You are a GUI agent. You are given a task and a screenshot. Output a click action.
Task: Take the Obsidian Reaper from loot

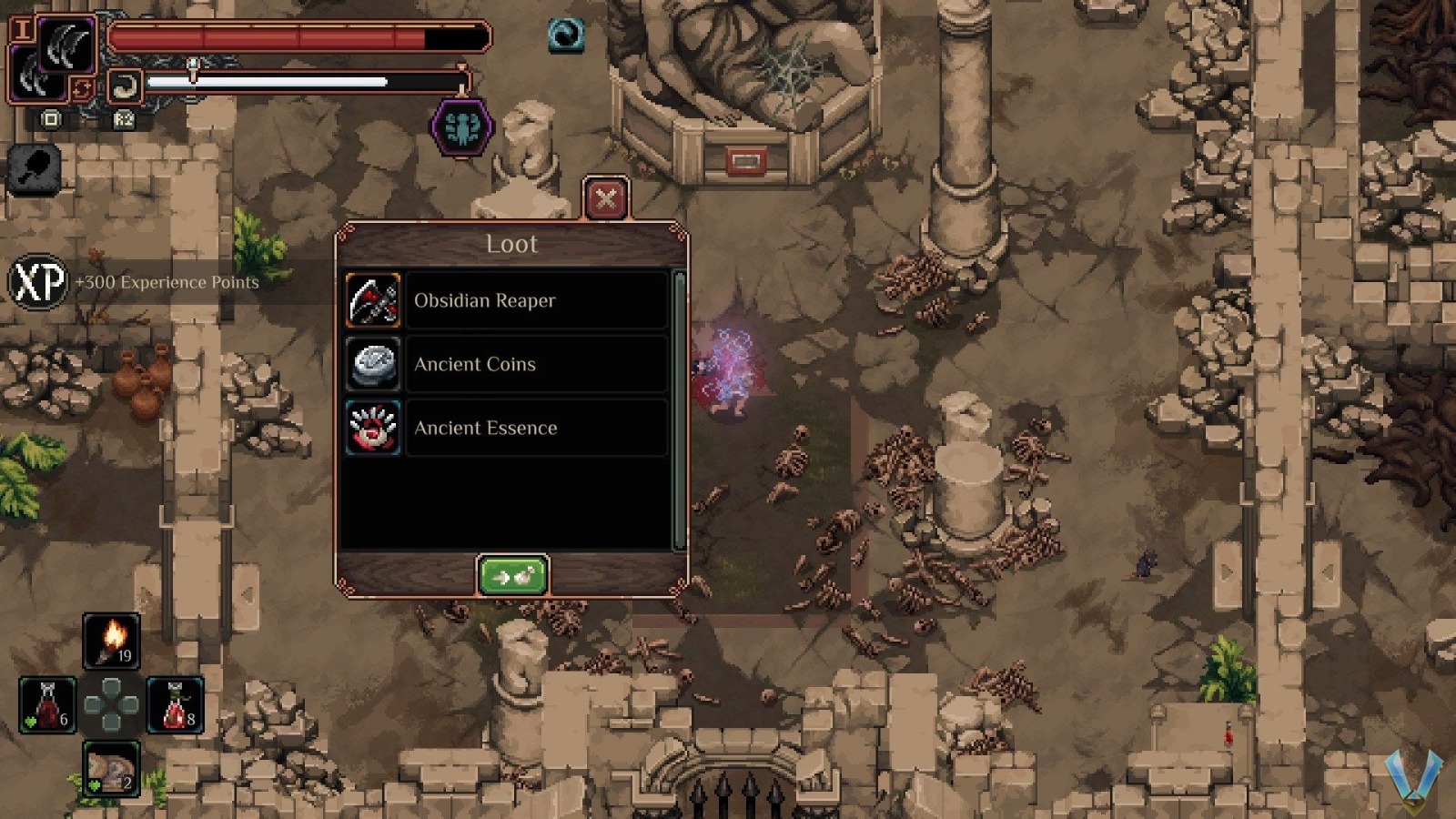507,300
